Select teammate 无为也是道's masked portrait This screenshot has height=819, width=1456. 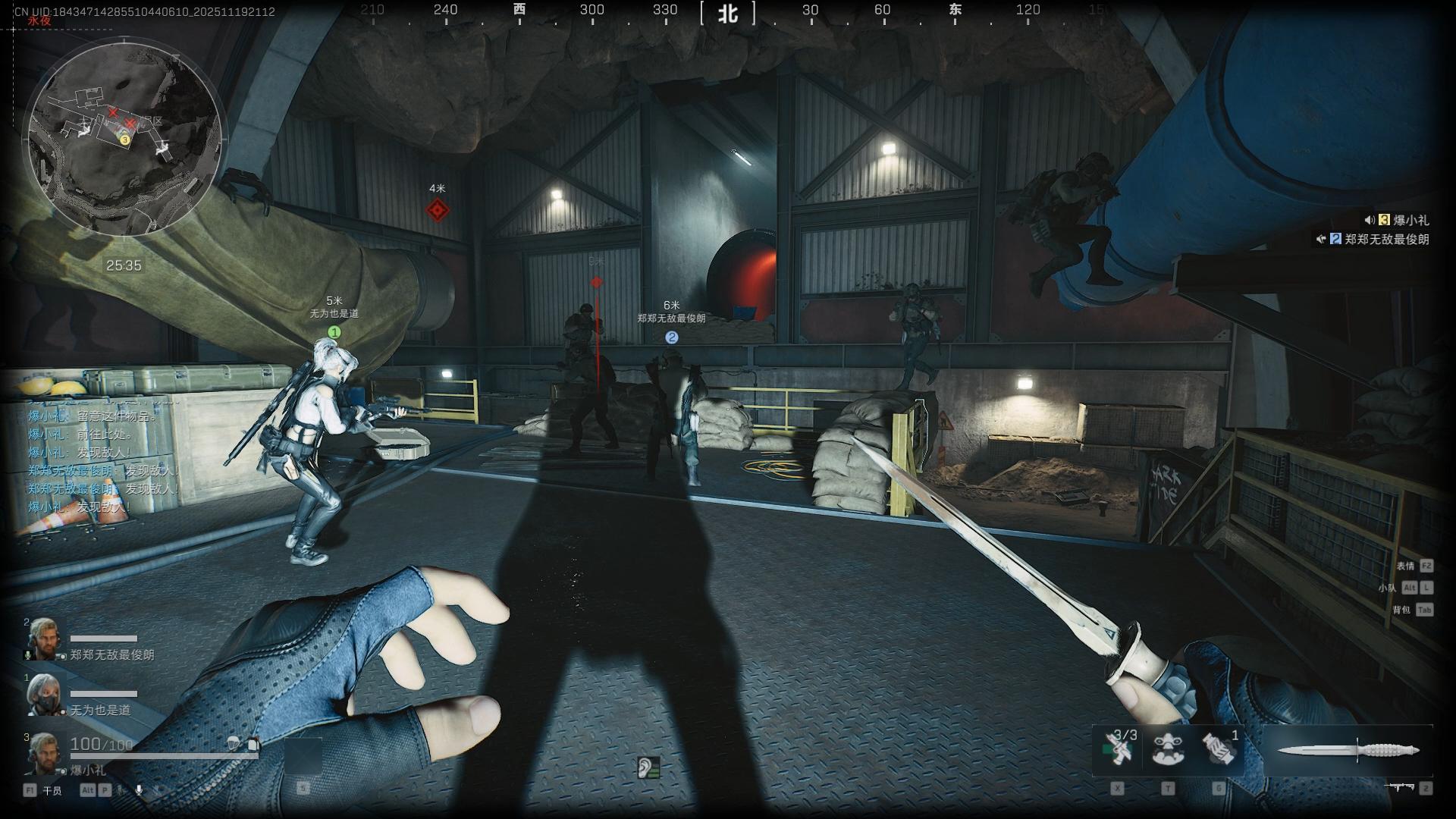pyautogui.click(x=42, y=695)
